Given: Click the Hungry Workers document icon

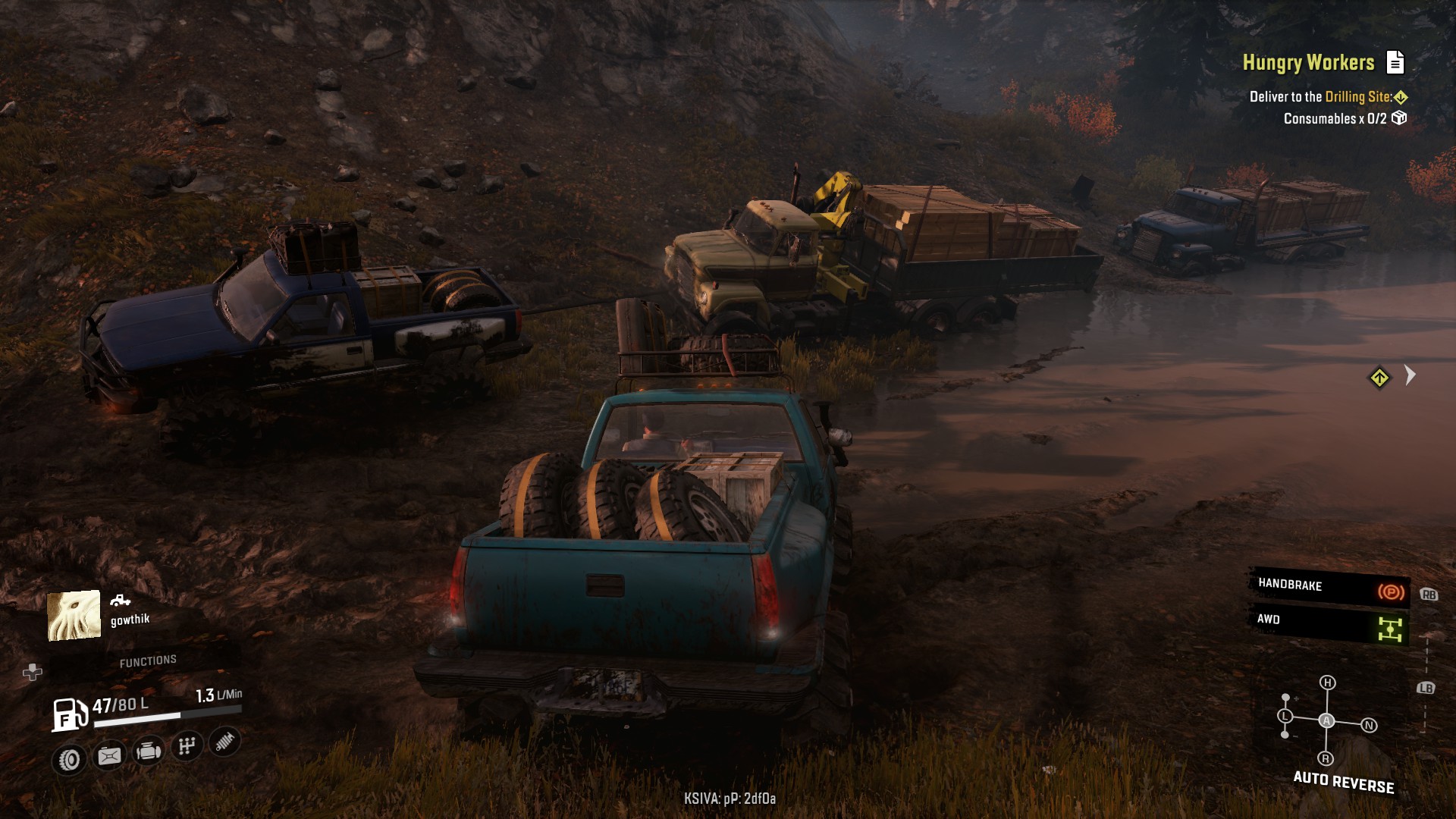Looking at the screenshot, I should pyautogui.click(x=1395, y=62).
